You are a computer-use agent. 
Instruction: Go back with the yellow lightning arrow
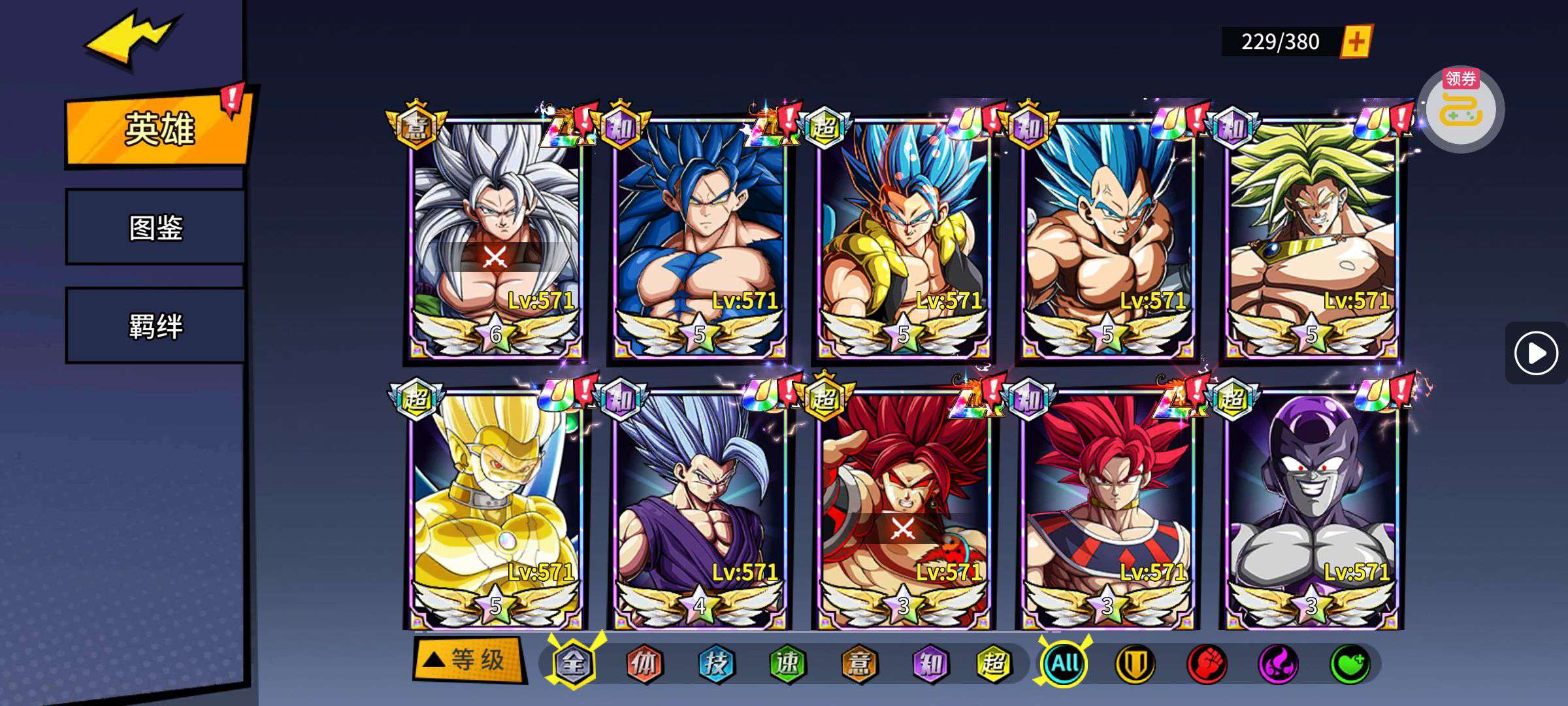coord(131,39)
